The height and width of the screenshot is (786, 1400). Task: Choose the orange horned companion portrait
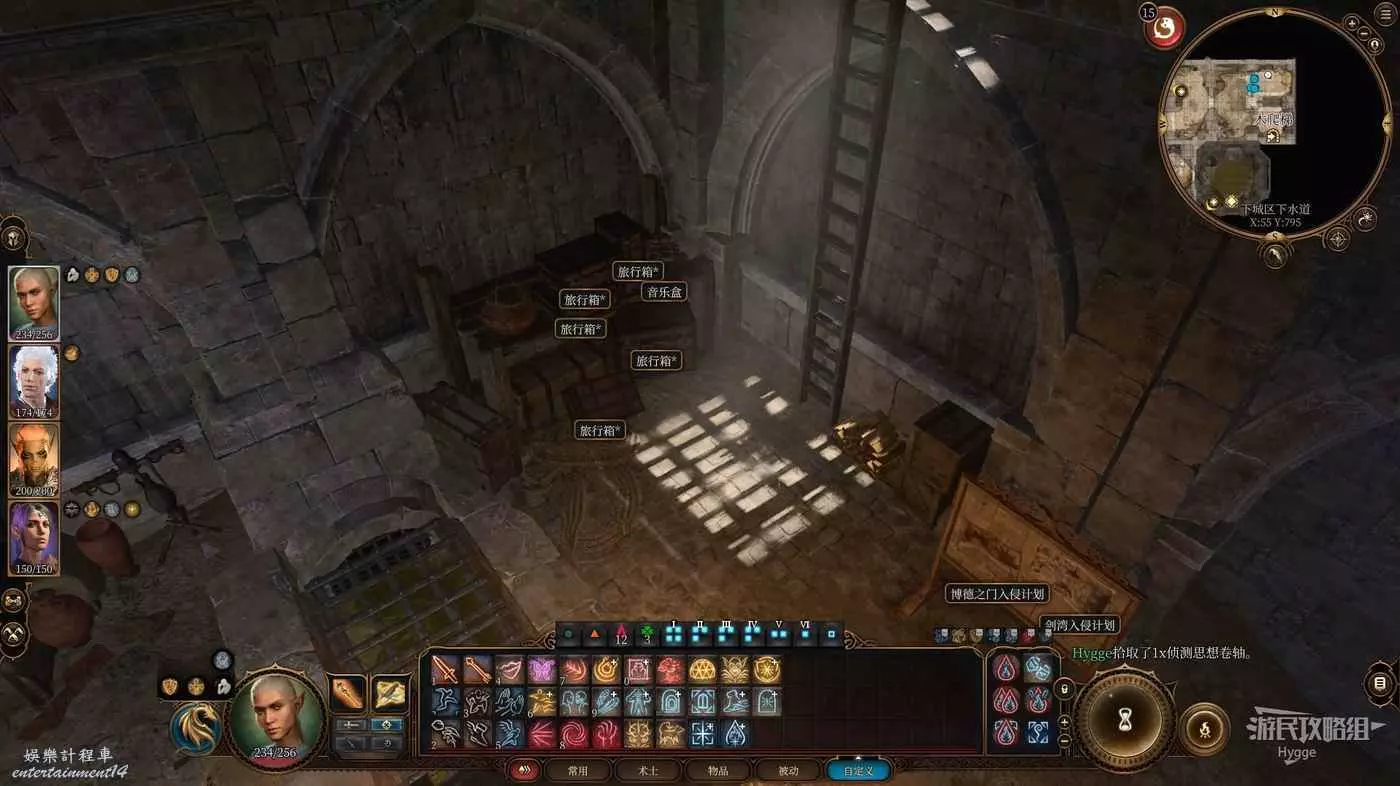[34, 459]
